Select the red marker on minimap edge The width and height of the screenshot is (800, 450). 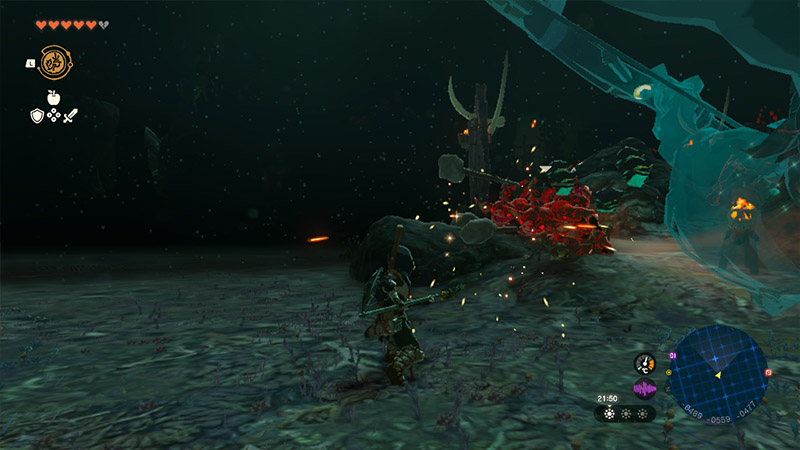[767, 373]
